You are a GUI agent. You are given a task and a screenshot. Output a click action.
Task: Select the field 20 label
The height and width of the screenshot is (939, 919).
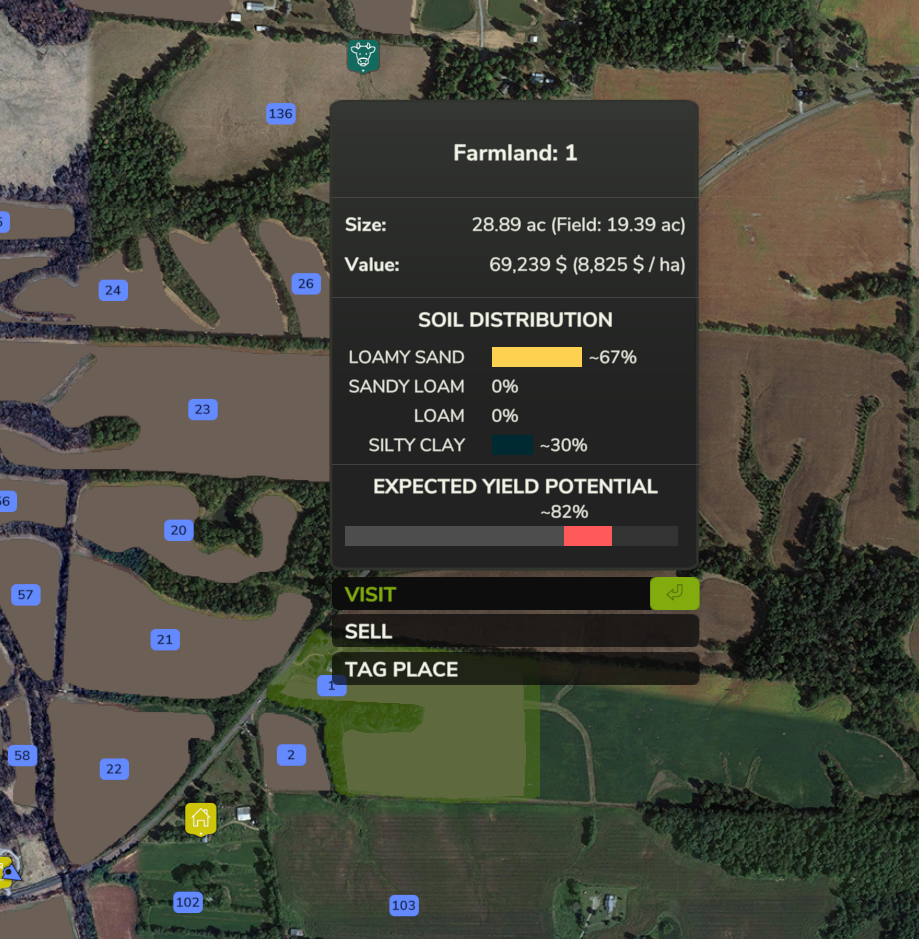(179, 530)
